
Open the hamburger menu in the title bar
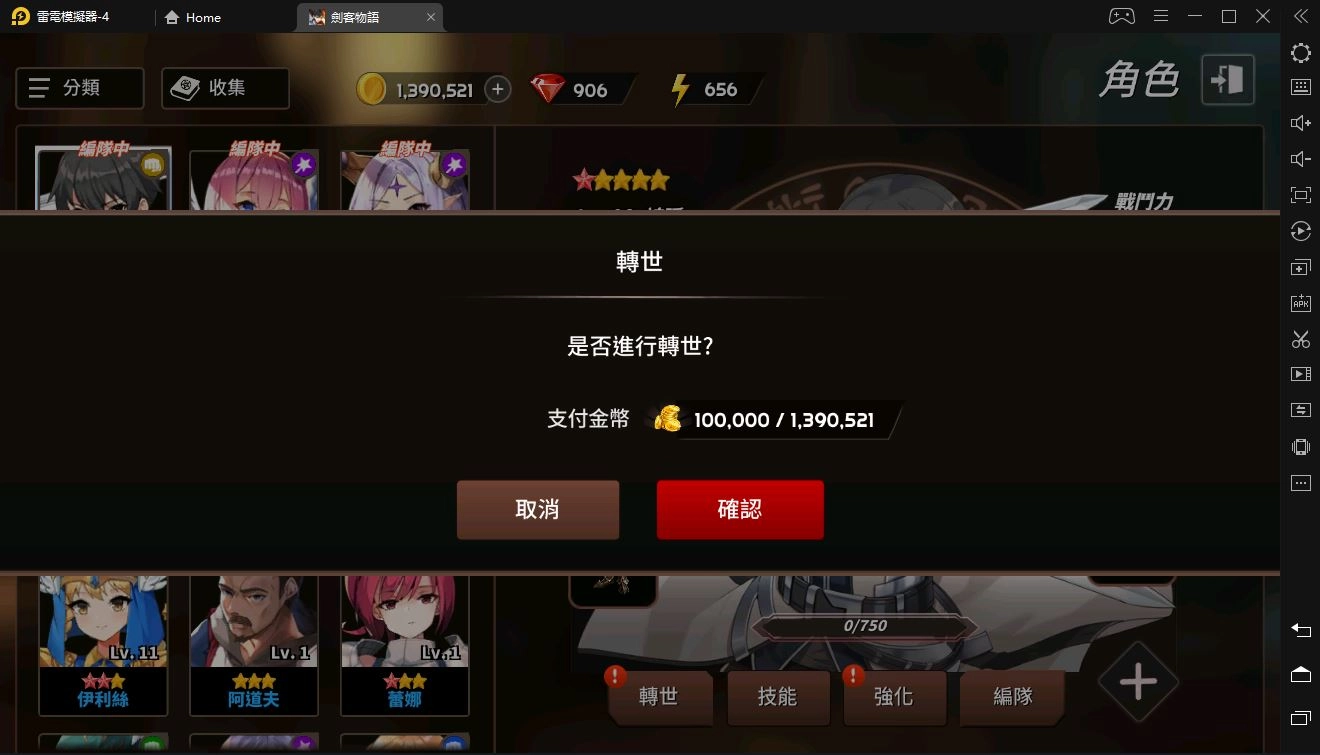[1161, 15]
